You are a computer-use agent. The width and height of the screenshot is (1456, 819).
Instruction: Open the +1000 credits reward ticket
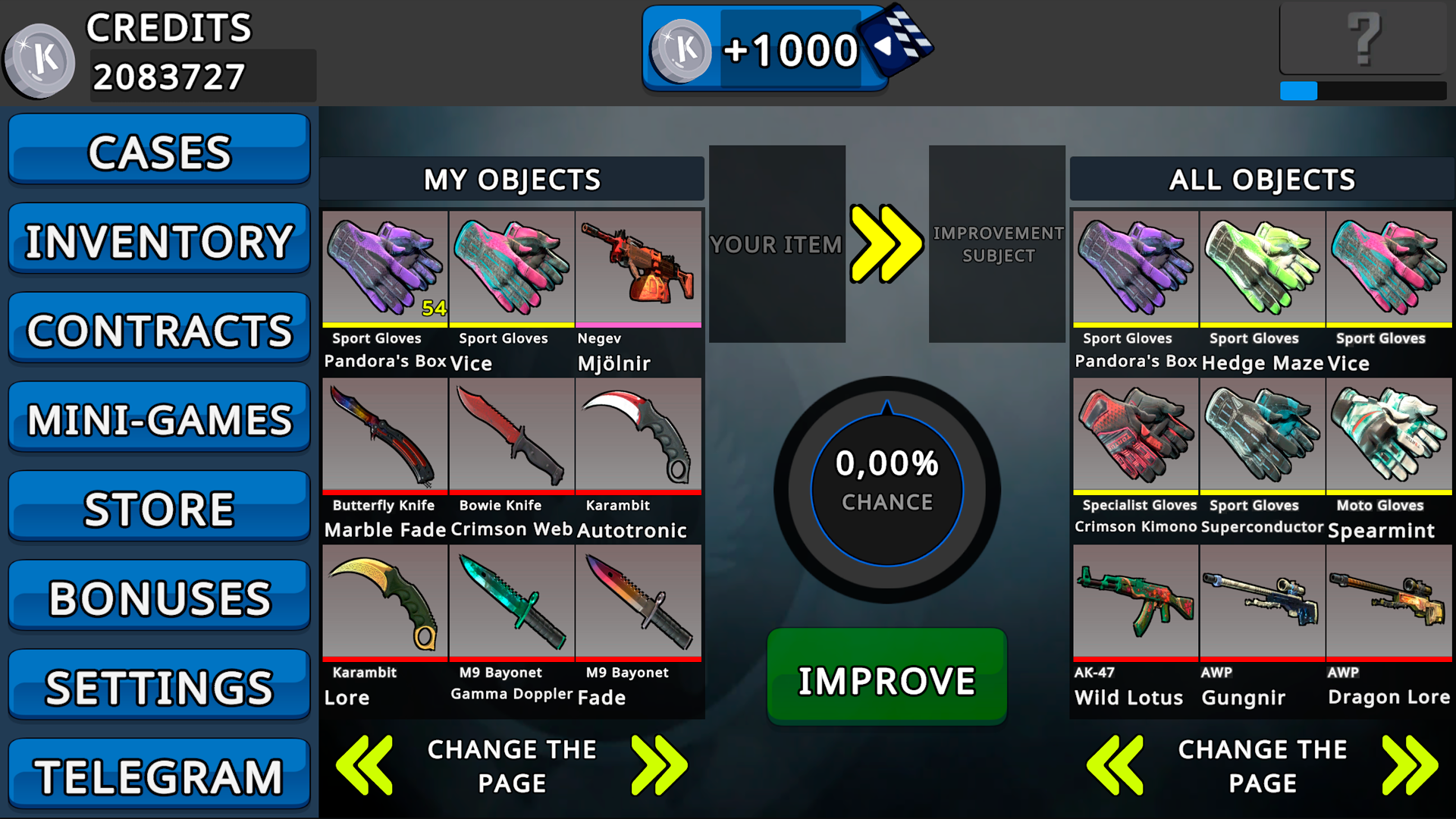766,49
